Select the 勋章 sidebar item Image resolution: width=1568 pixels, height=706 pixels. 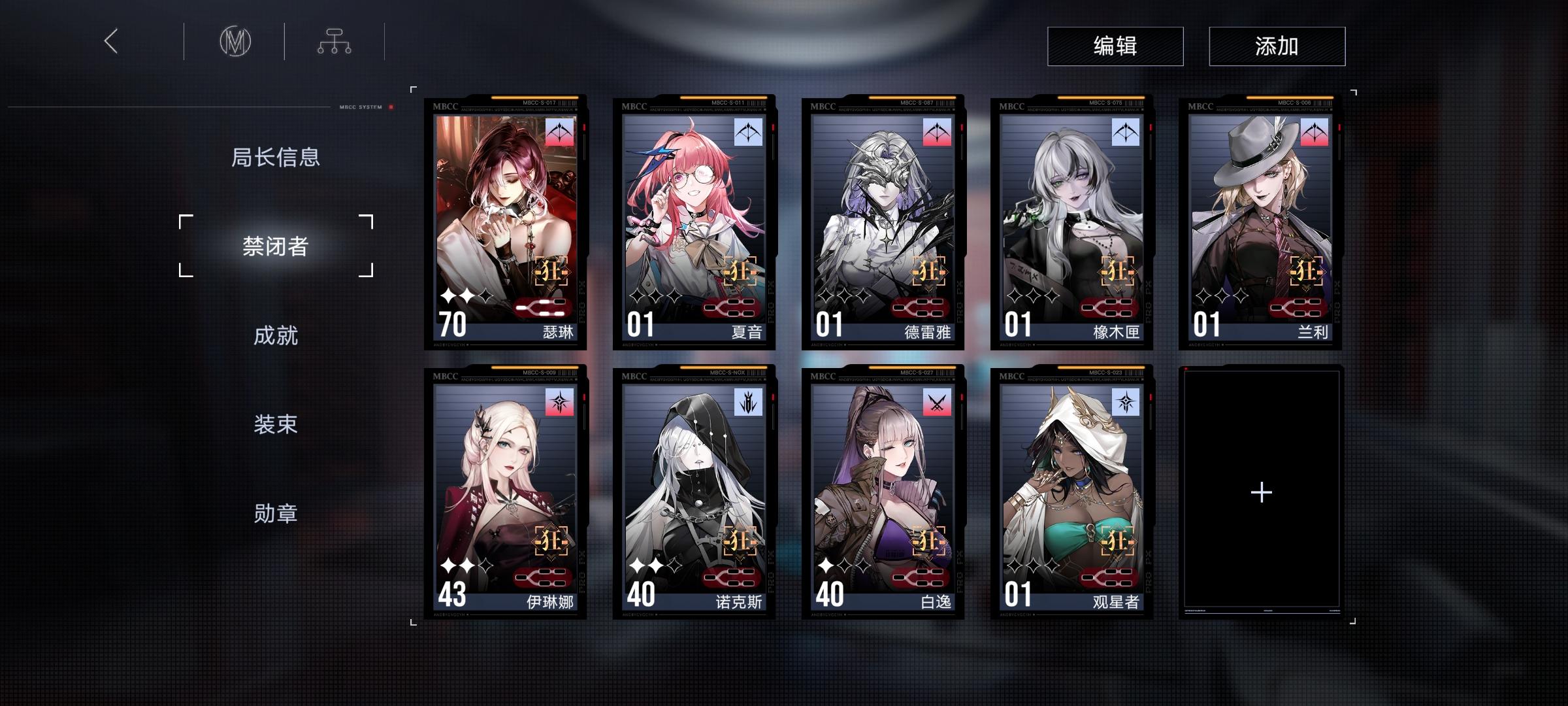tap(277, 514)
